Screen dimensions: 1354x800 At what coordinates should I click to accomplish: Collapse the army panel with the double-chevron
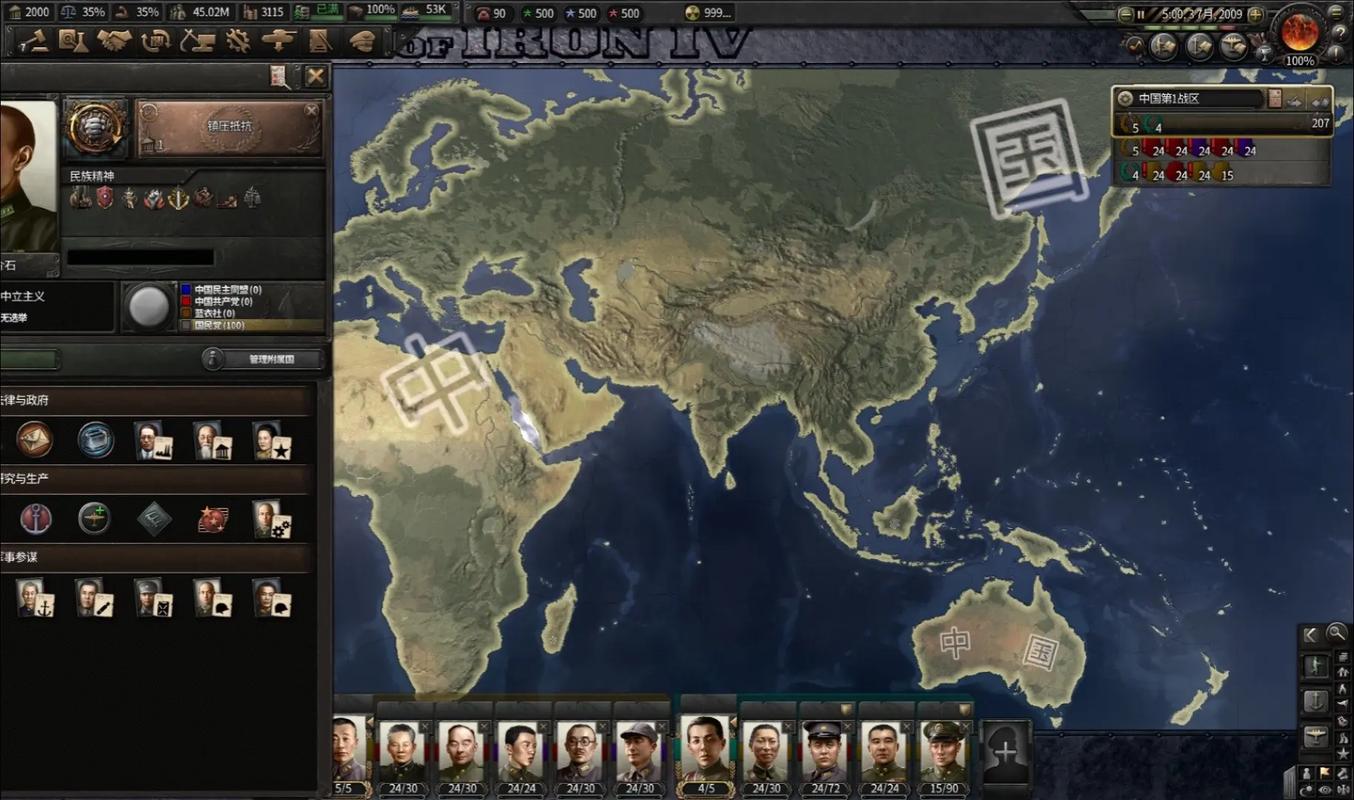tap(1320, 101)
